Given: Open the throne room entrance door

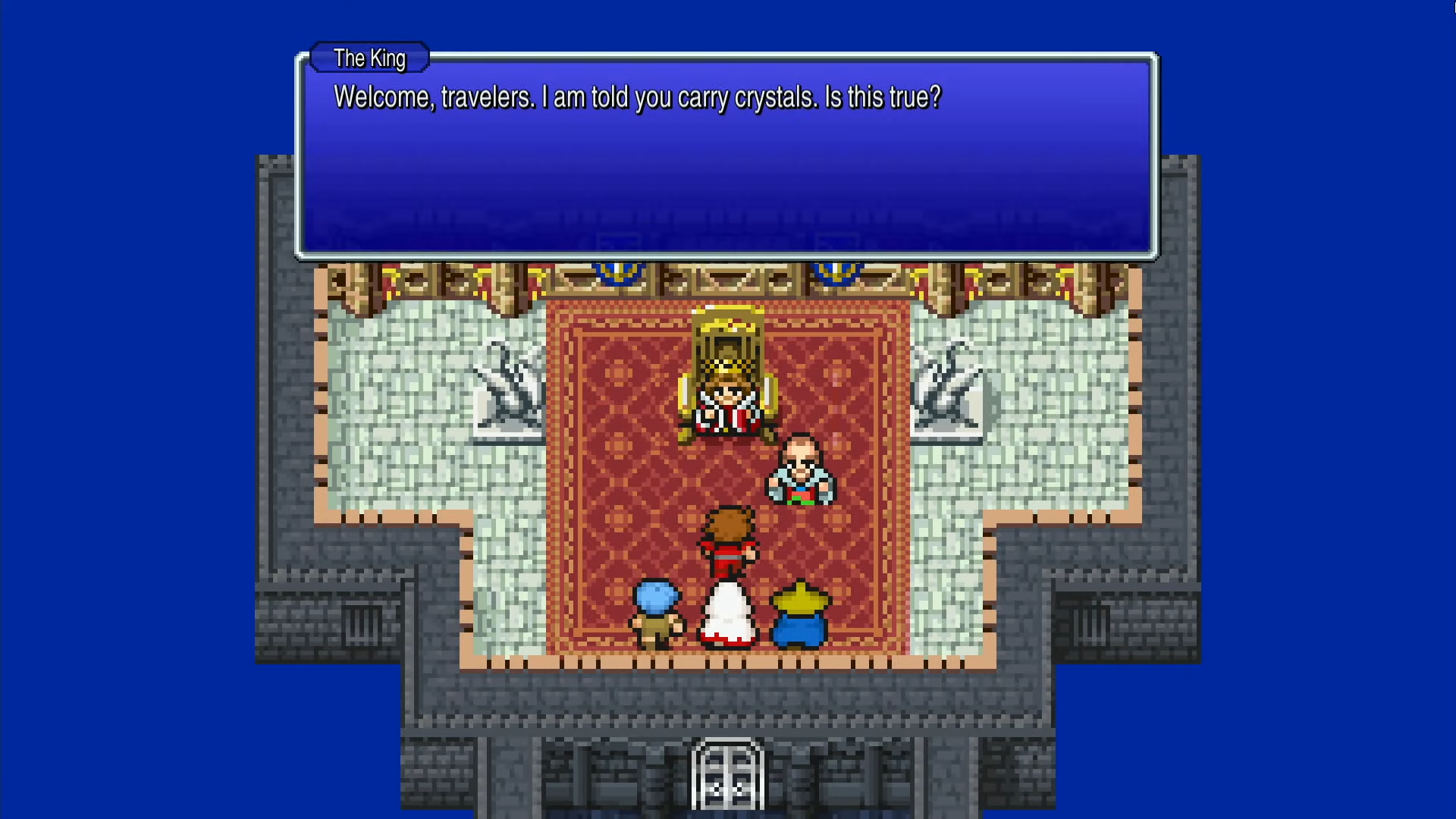Looking at the screenshot, I should click(726, 773).
